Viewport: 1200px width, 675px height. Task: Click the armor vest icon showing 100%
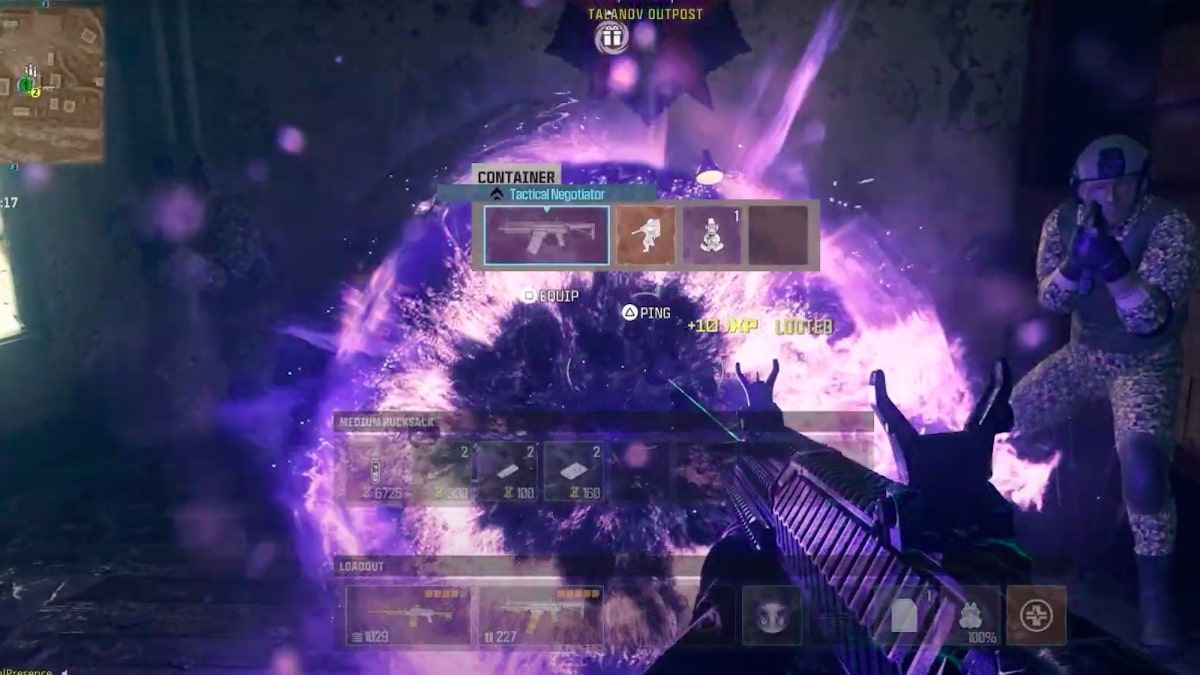point(971,615)
